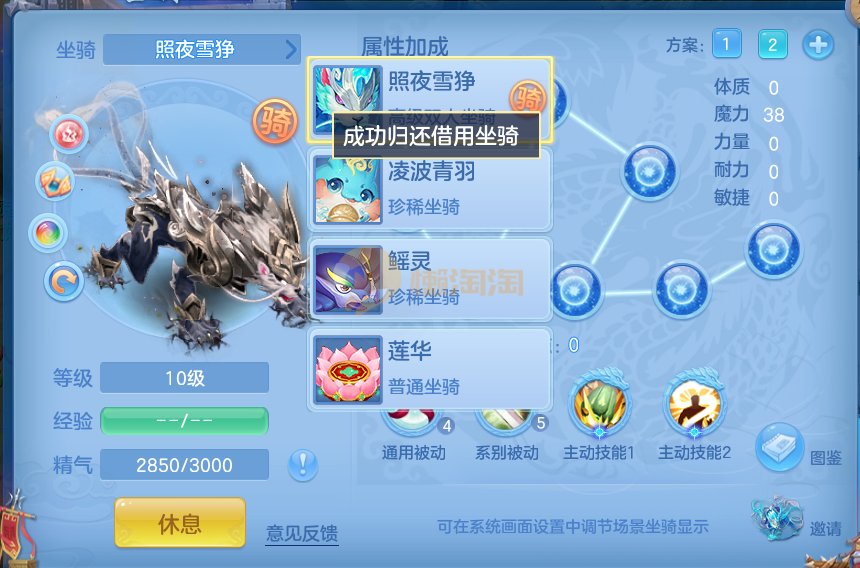Click the orange rotate arrow icon

(64, 281)
